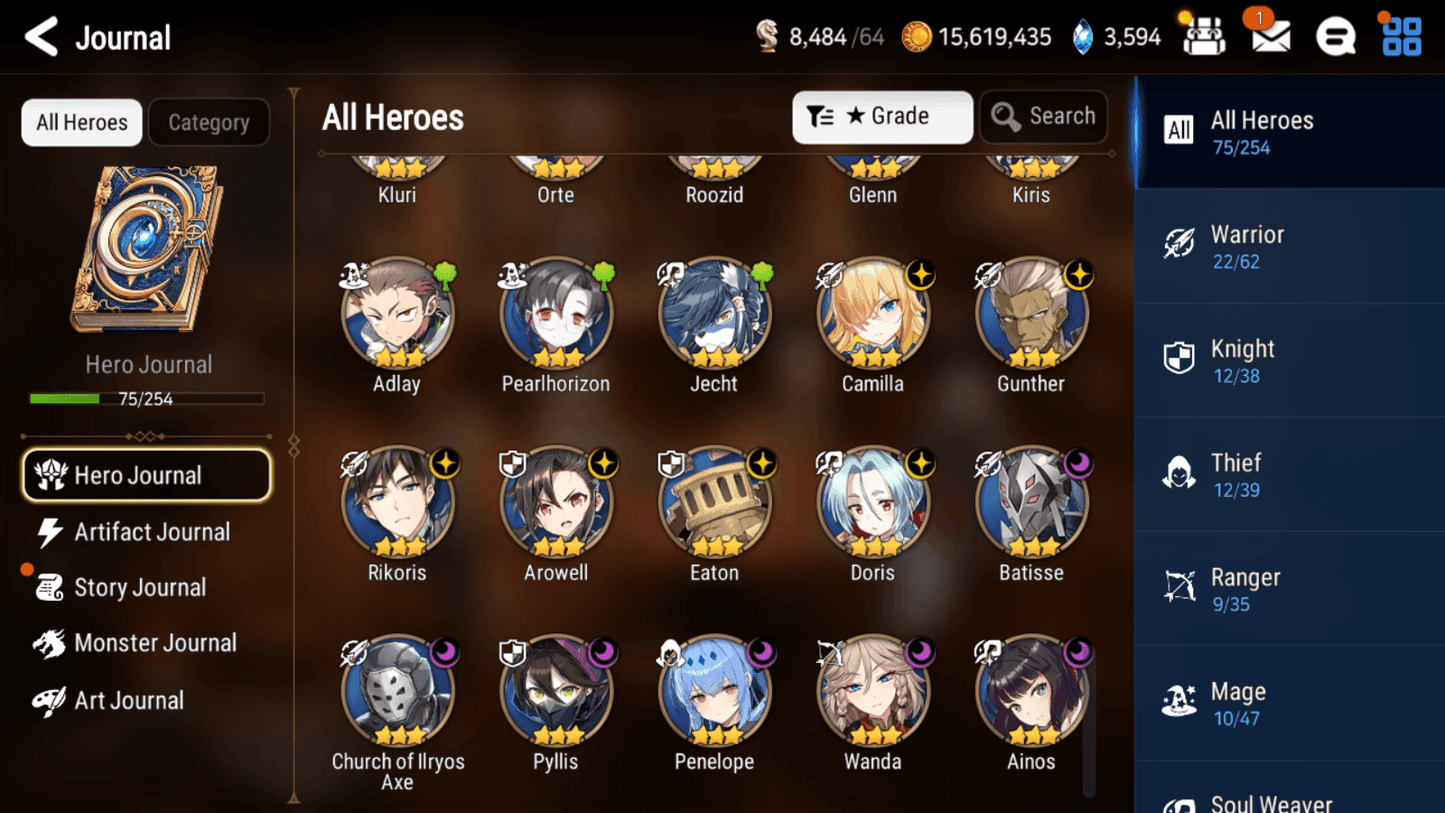
Task: Open the chat bubble icon
Action: pos(1335,37)
